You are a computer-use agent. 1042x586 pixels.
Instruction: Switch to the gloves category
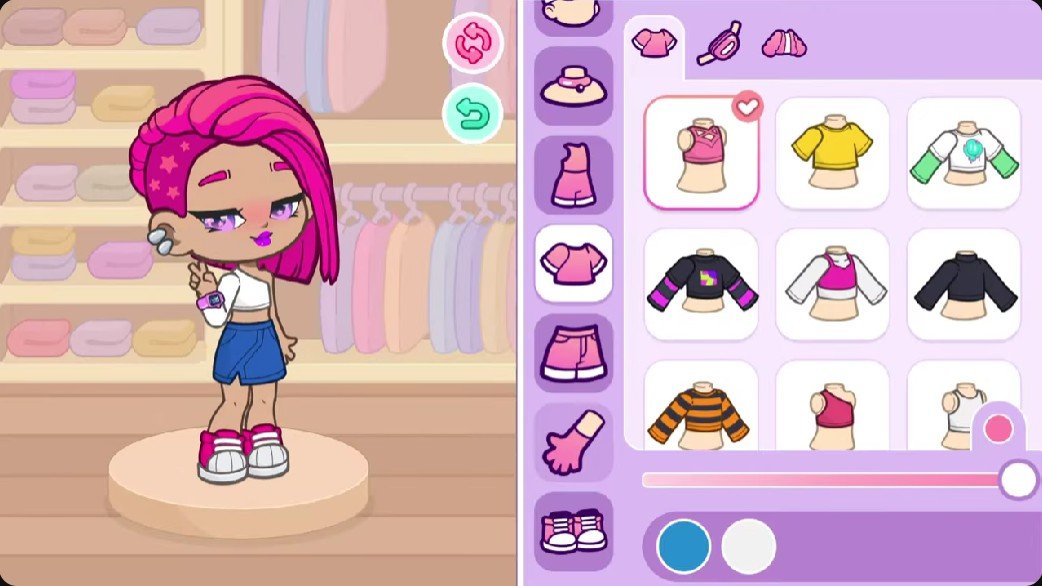[x=574, y=442]
